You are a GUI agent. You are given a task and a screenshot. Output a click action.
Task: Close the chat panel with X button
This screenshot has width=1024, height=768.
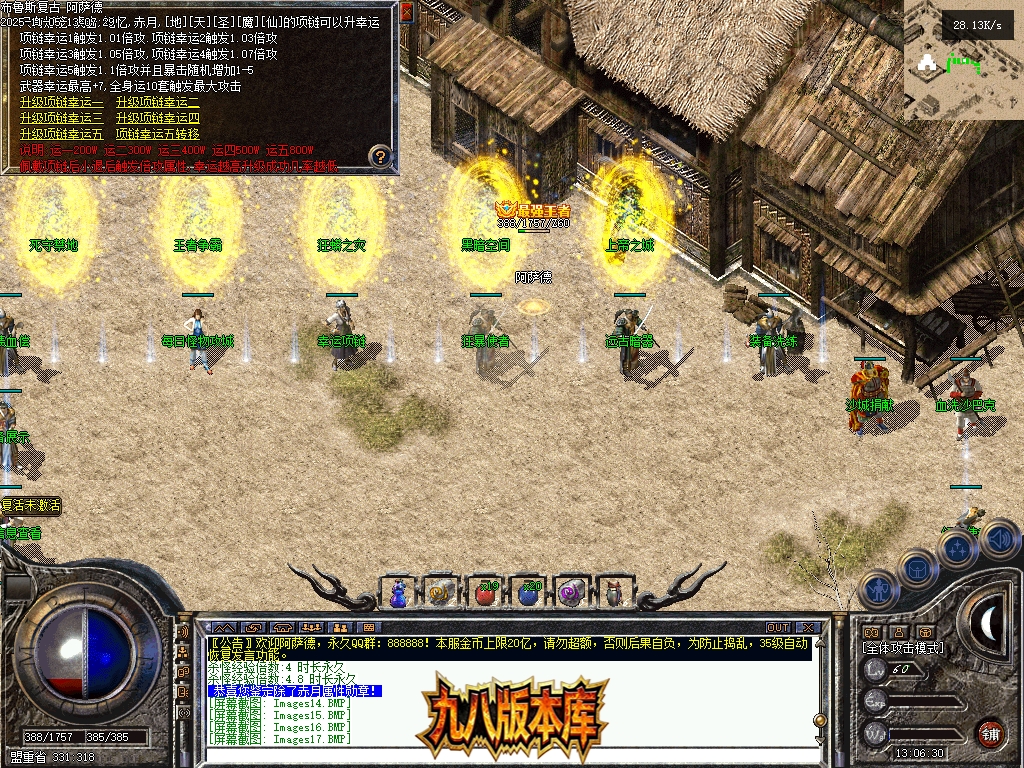click(808, 628)
